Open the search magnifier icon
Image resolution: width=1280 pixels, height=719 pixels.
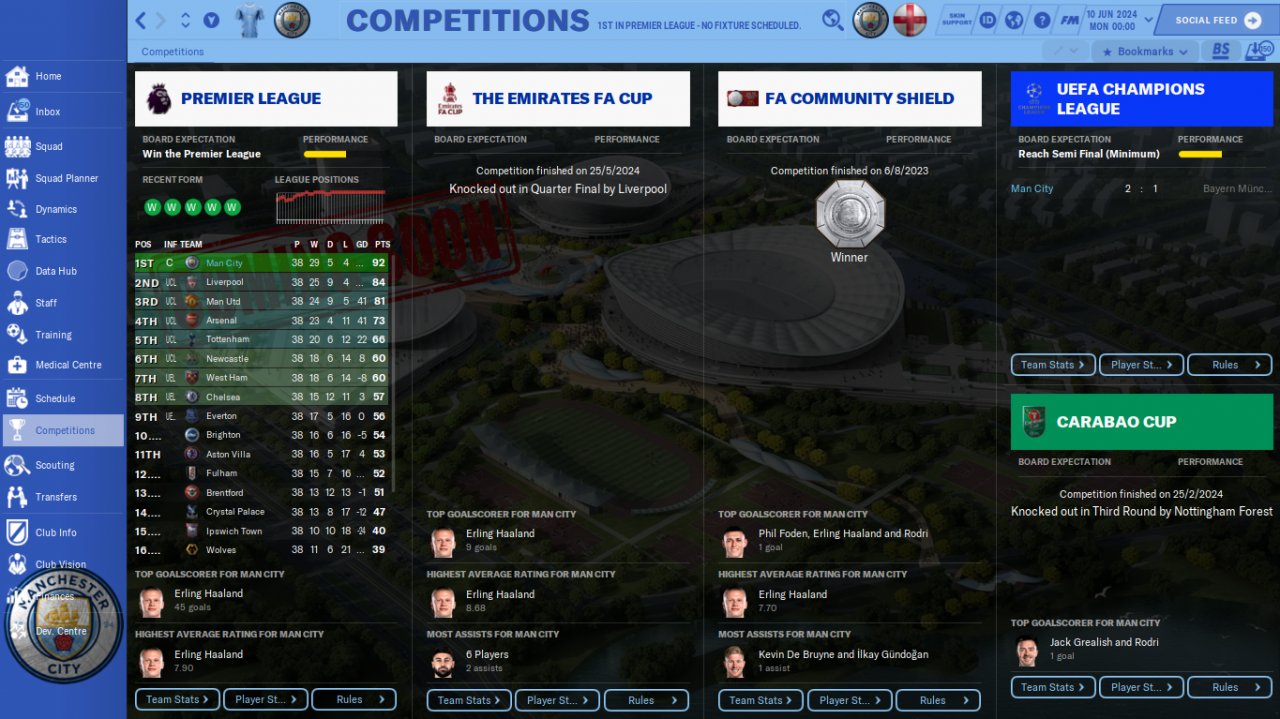coord(832,20)
